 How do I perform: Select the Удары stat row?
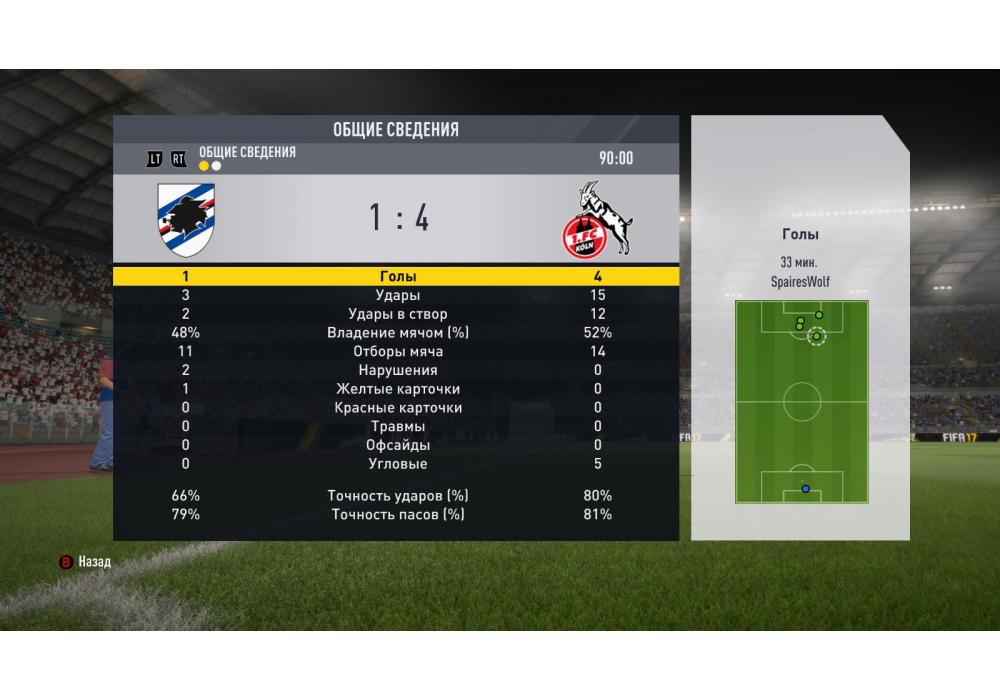[x=398, y=296]
